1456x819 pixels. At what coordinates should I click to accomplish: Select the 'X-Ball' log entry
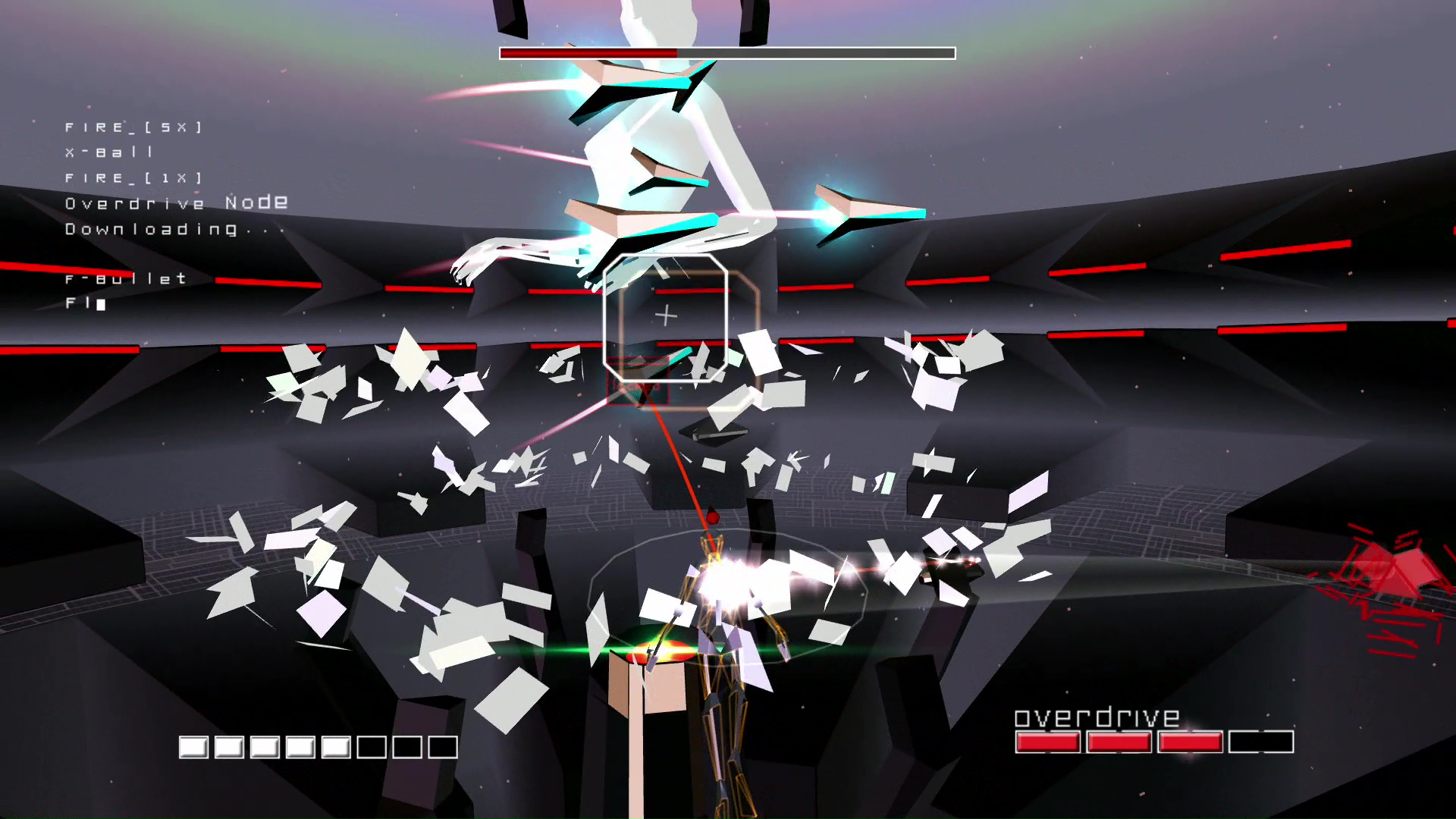click(x=110, y=152)
